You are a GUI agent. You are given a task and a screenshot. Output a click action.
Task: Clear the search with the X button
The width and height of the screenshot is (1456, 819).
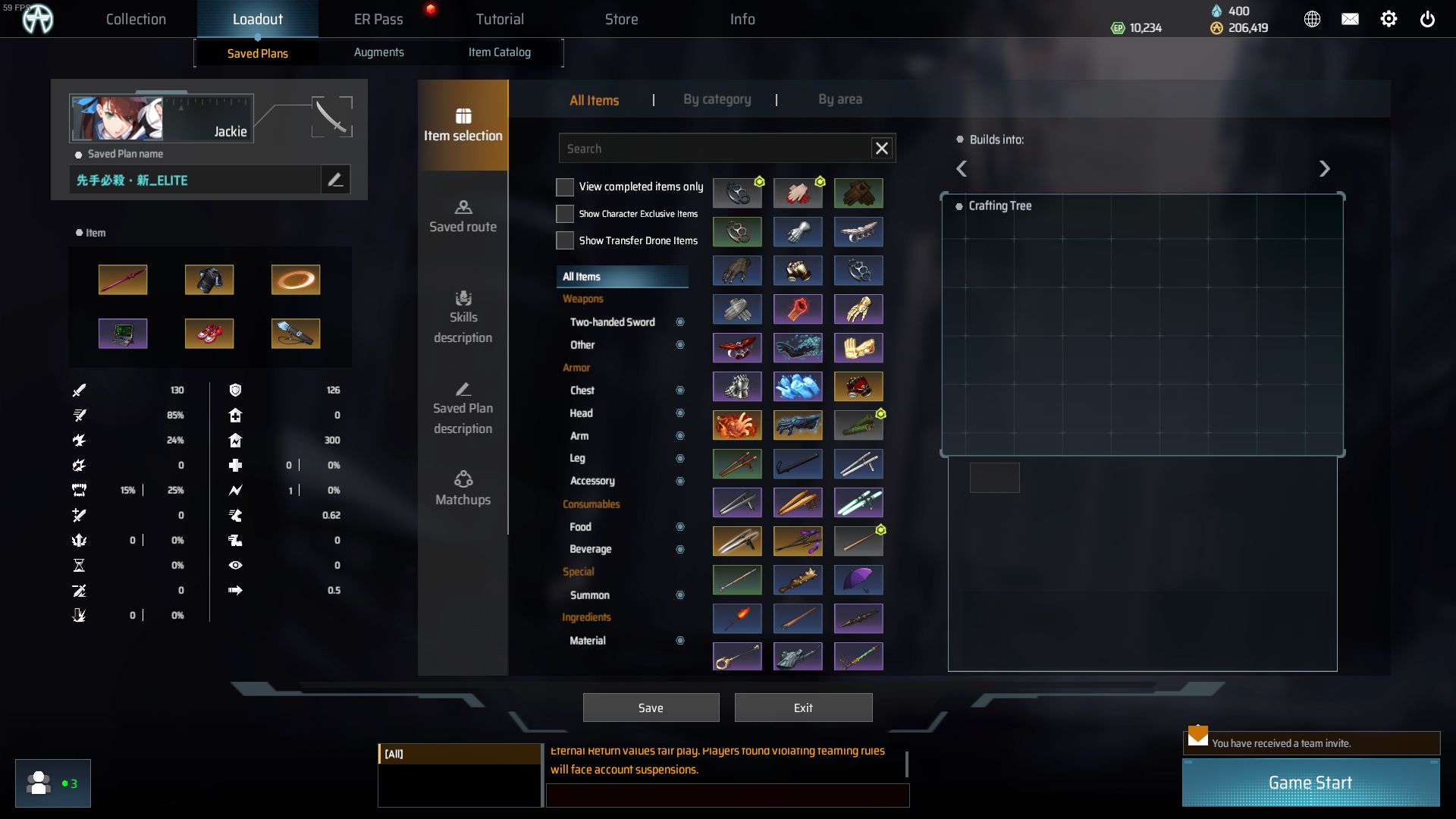[882, 149]
